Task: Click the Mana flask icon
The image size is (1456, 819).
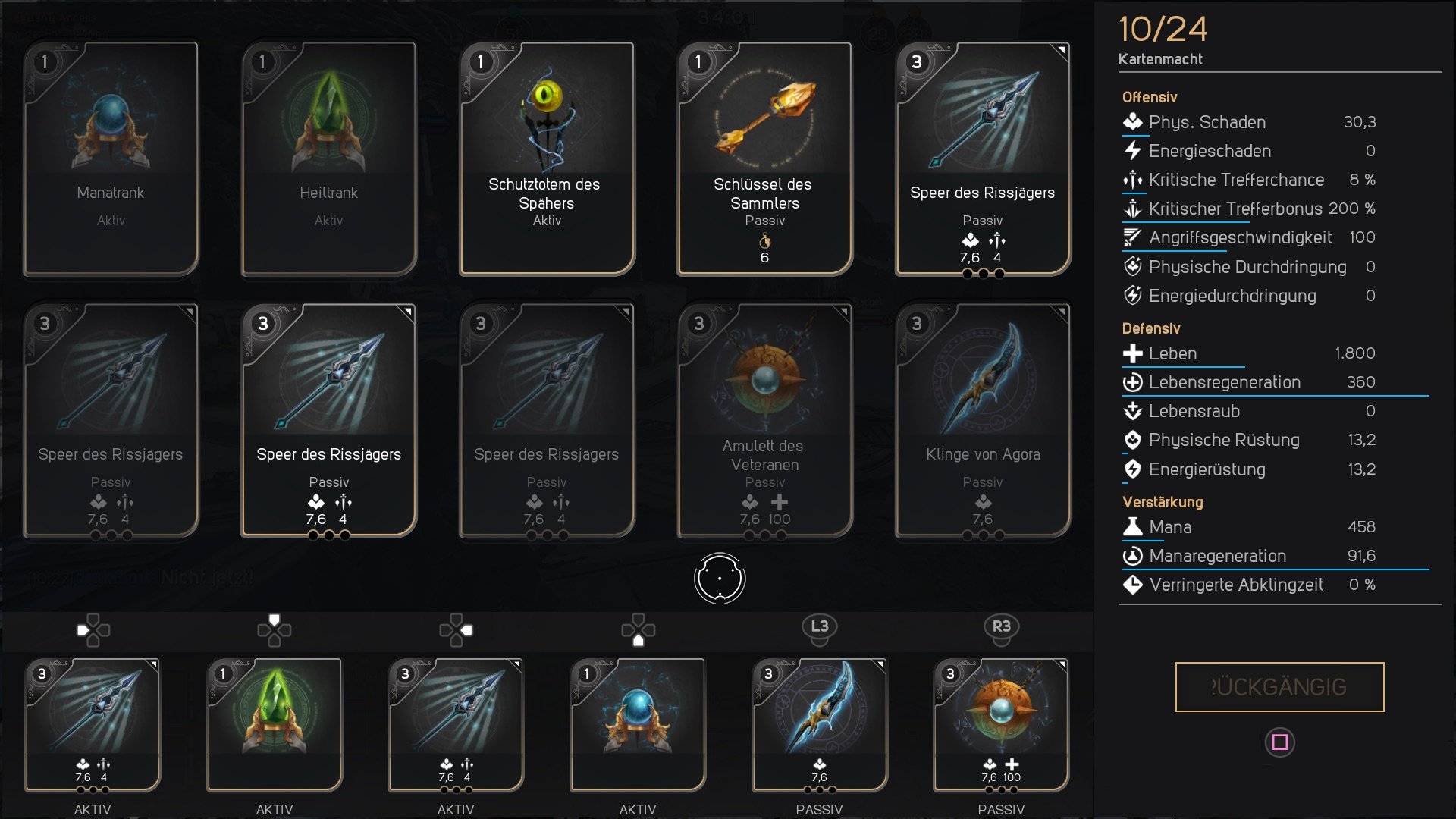Action: coord(1133,527)
